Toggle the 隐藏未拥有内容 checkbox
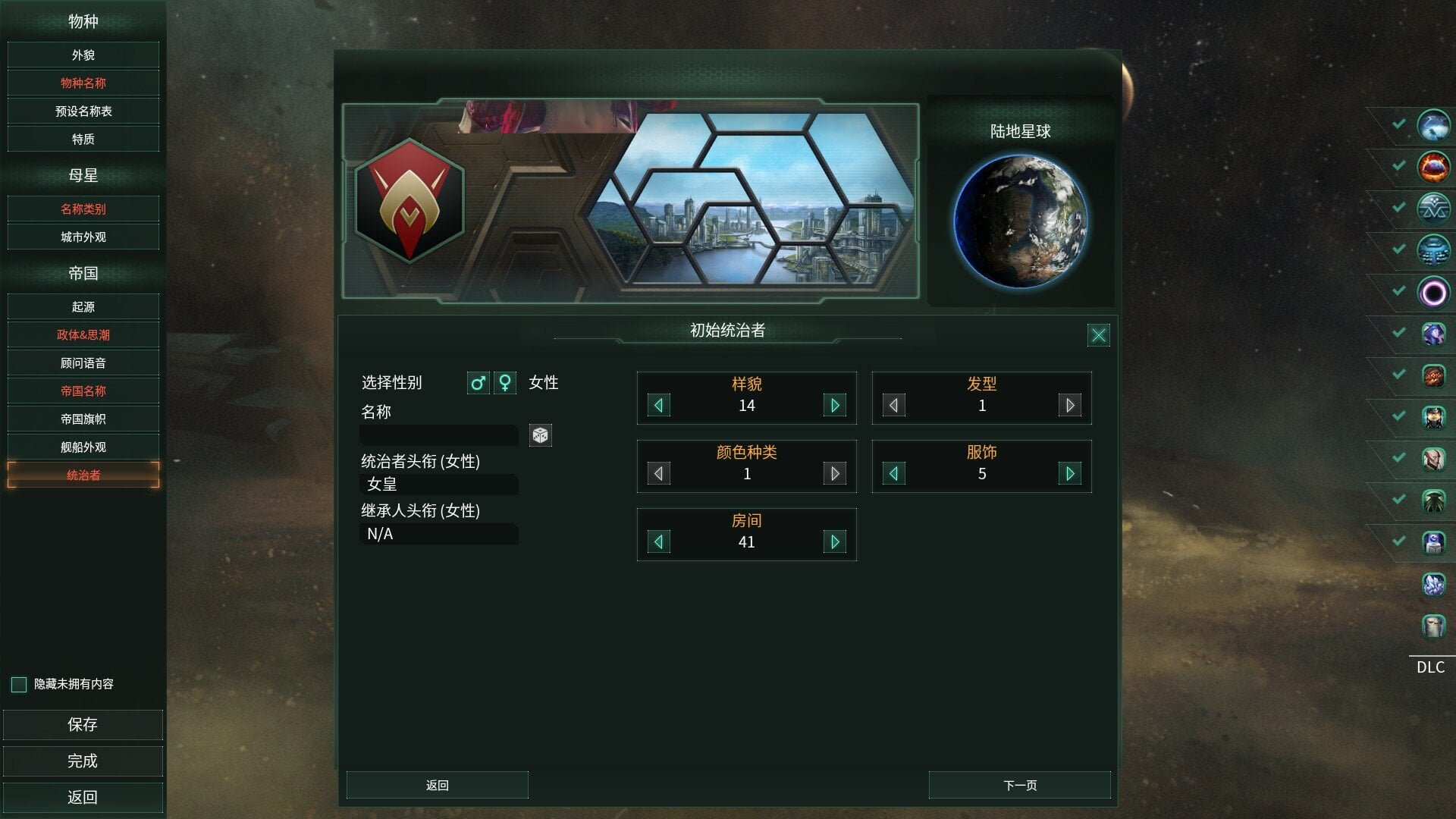 17,684
